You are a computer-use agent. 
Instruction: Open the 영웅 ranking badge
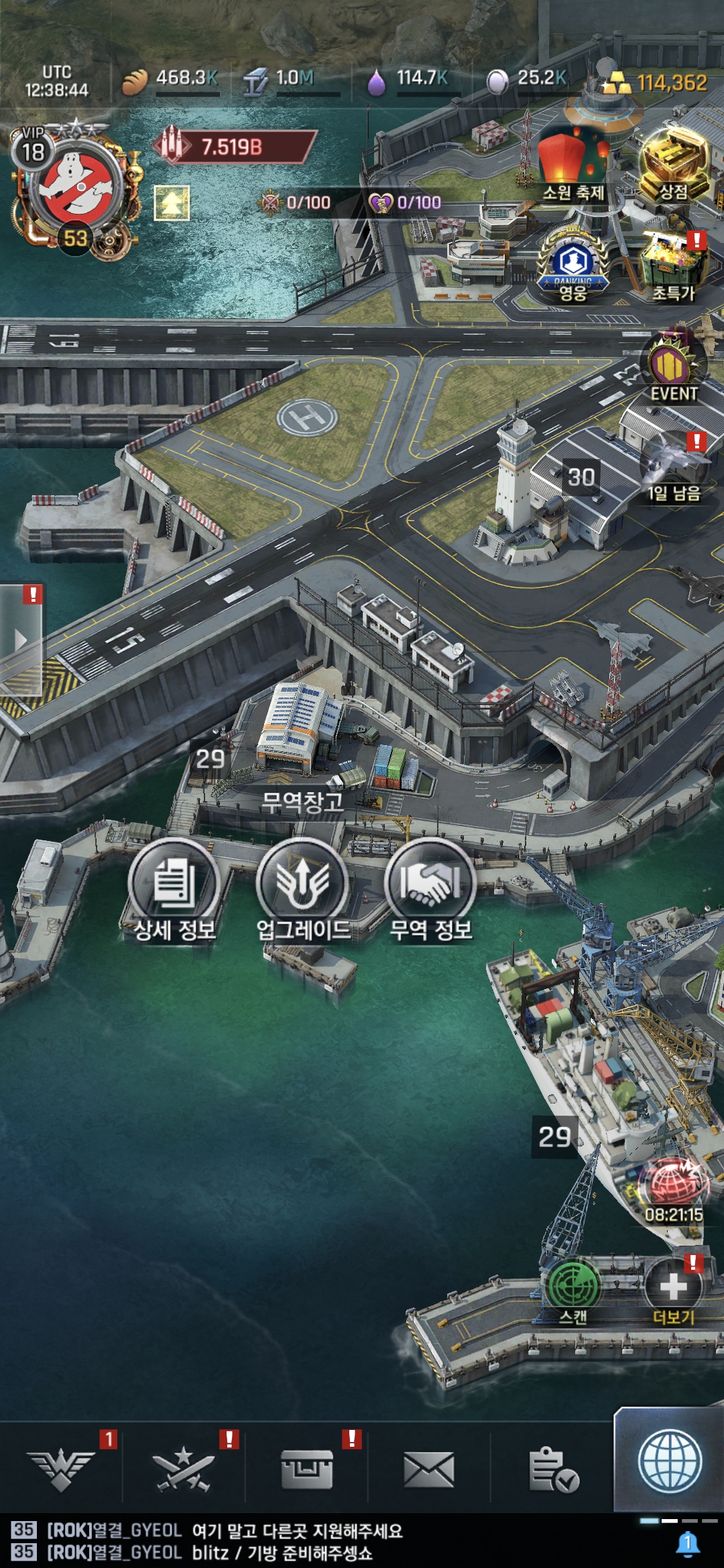[x=573, y=265]
